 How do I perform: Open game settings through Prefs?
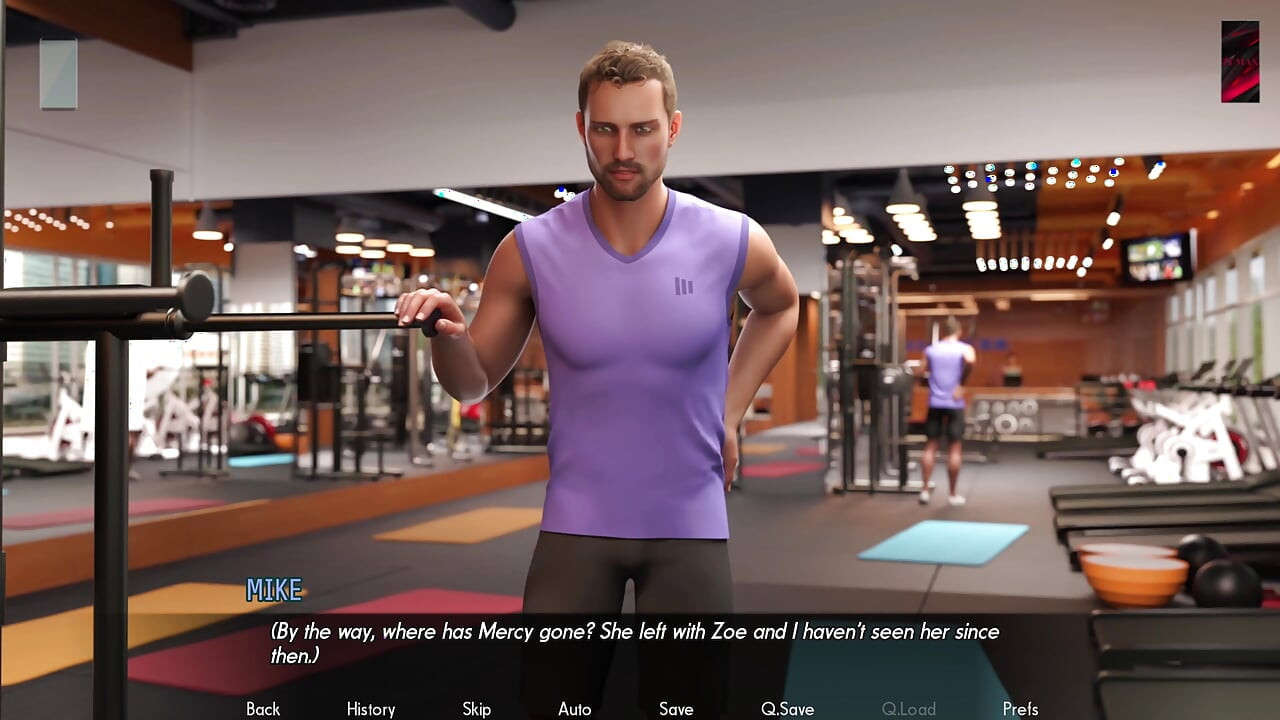(x=1021, y=708)
